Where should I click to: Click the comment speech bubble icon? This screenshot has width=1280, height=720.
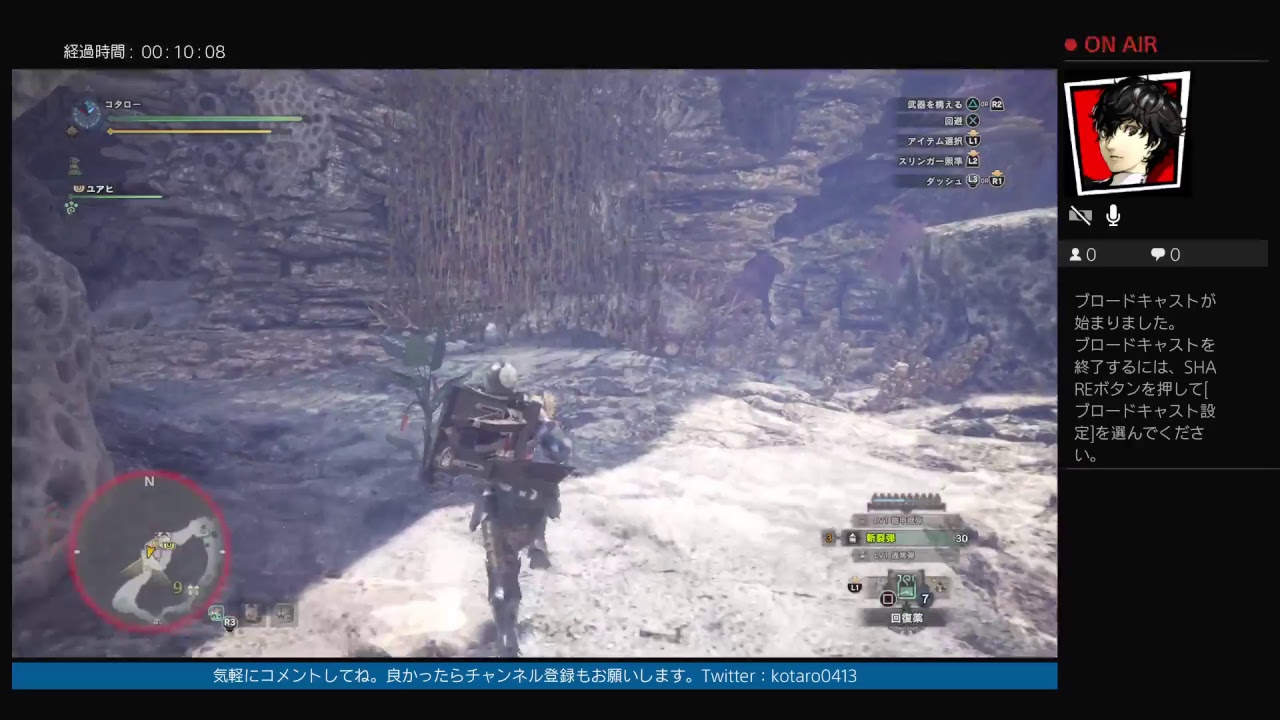pyautogui.click(x=1157, y=254)
